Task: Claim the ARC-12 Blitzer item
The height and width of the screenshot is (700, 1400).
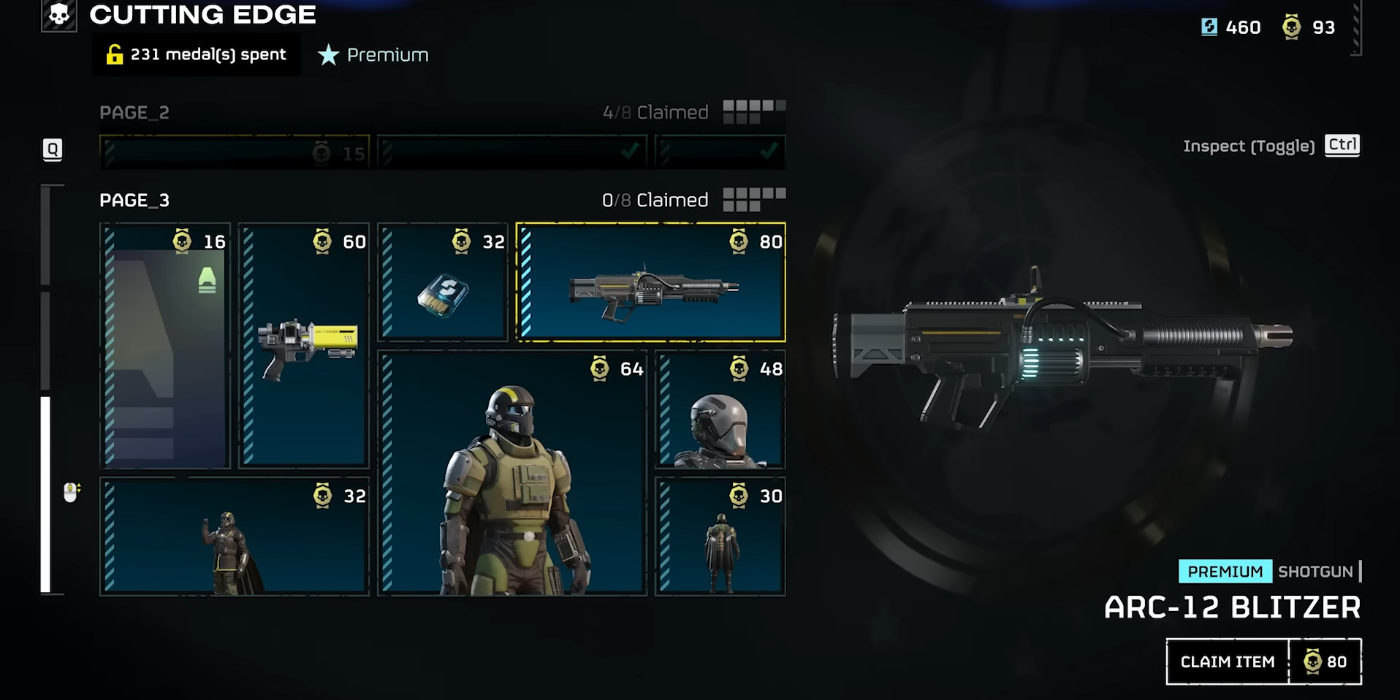Action: point(1227,662)
